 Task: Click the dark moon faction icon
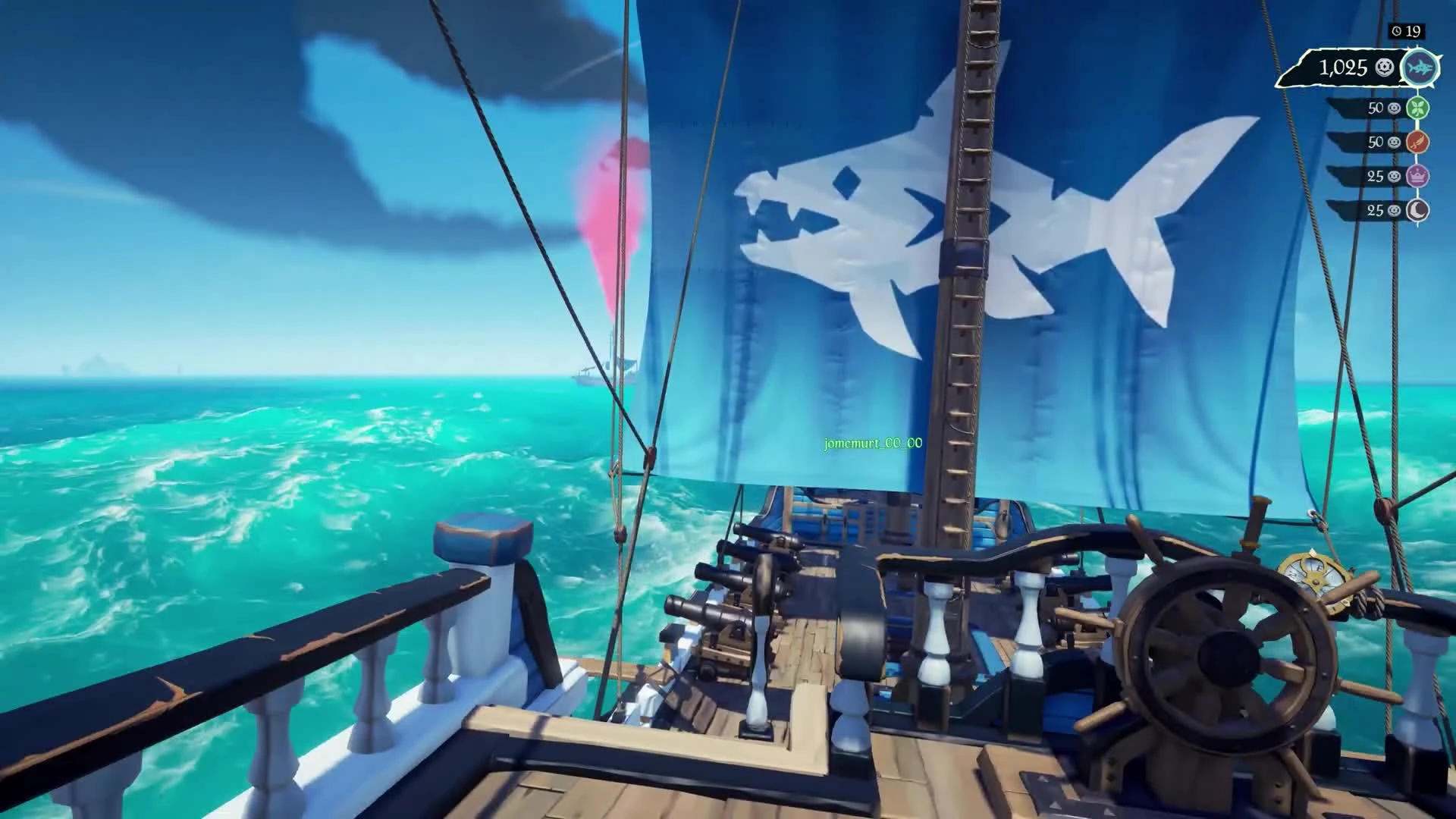pyautogui.click(x=1417, y=209)
